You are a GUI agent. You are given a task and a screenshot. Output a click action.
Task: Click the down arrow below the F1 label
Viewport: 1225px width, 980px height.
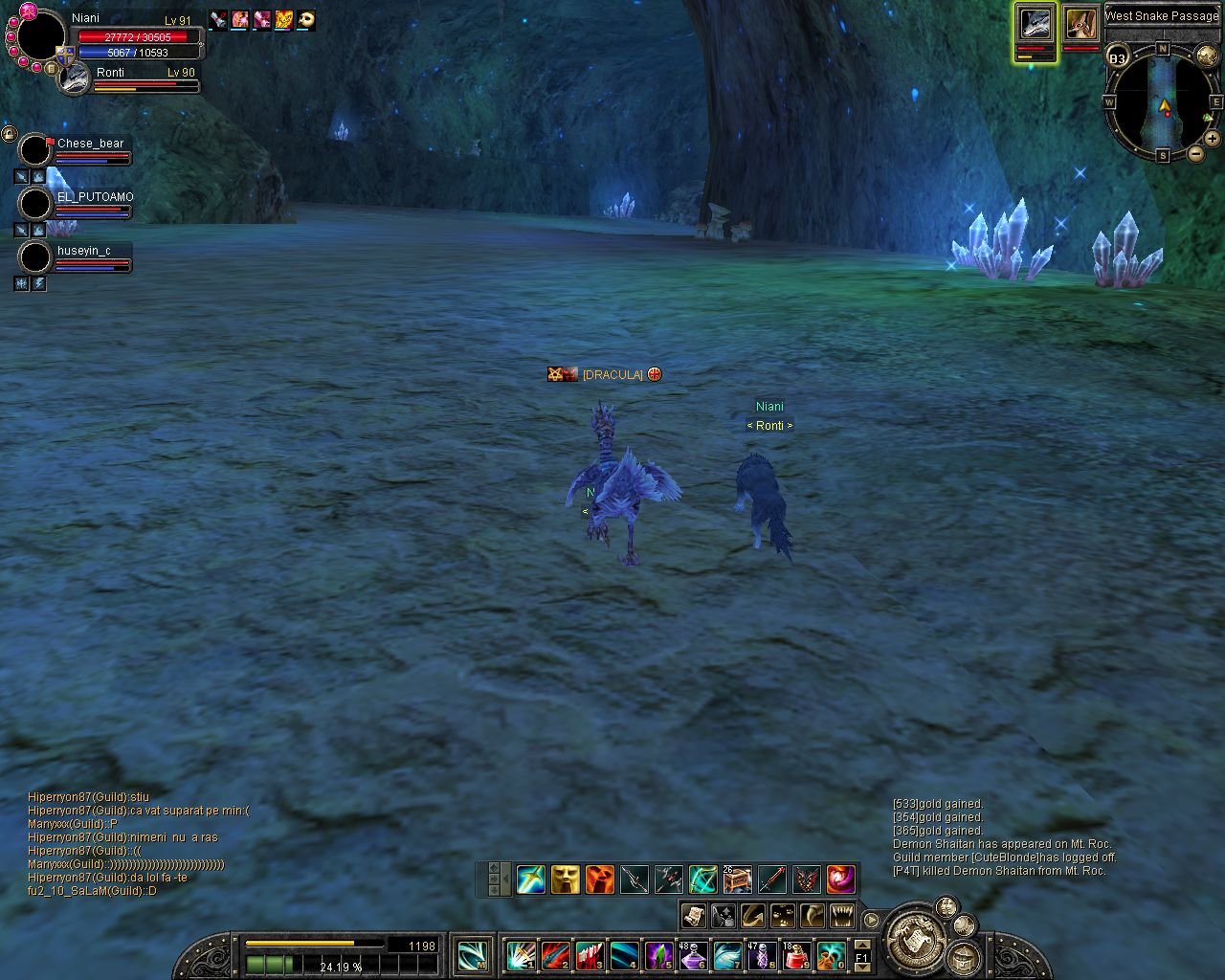point(863,967)
